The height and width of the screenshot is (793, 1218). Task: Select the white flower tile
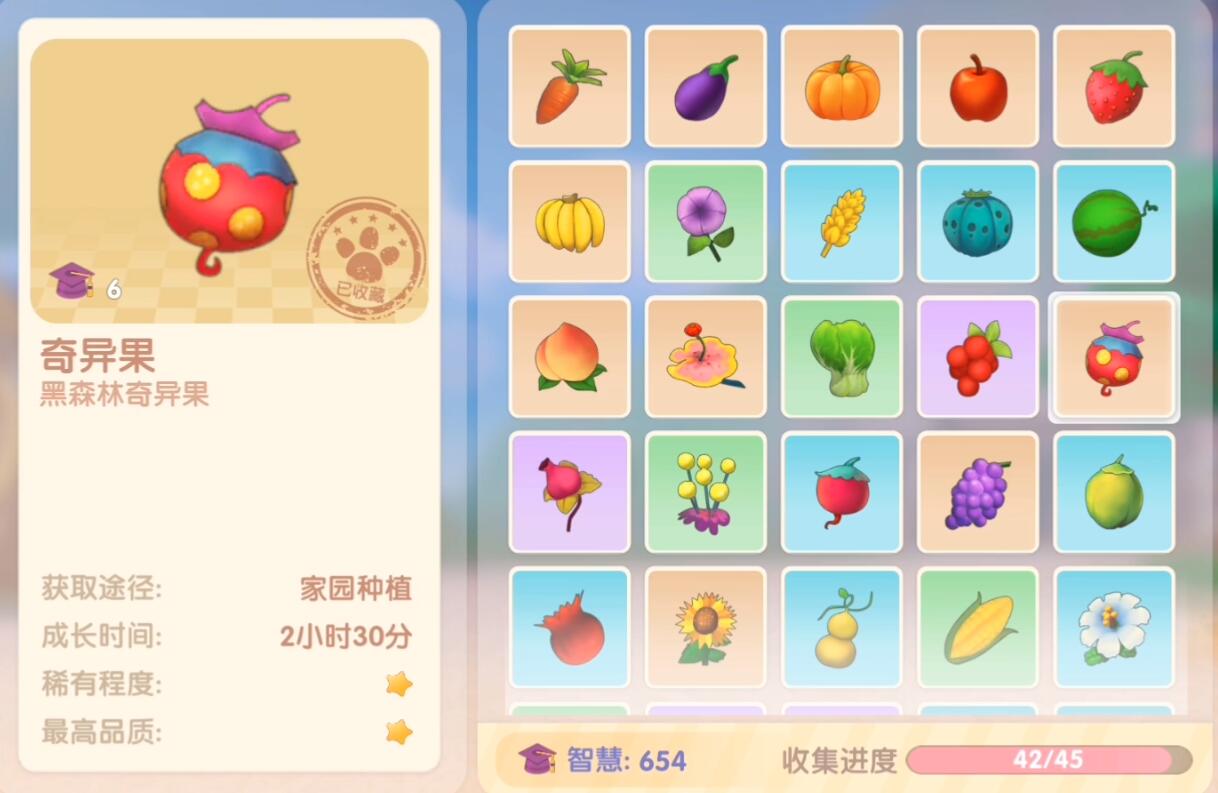(x=1113, y=627)
